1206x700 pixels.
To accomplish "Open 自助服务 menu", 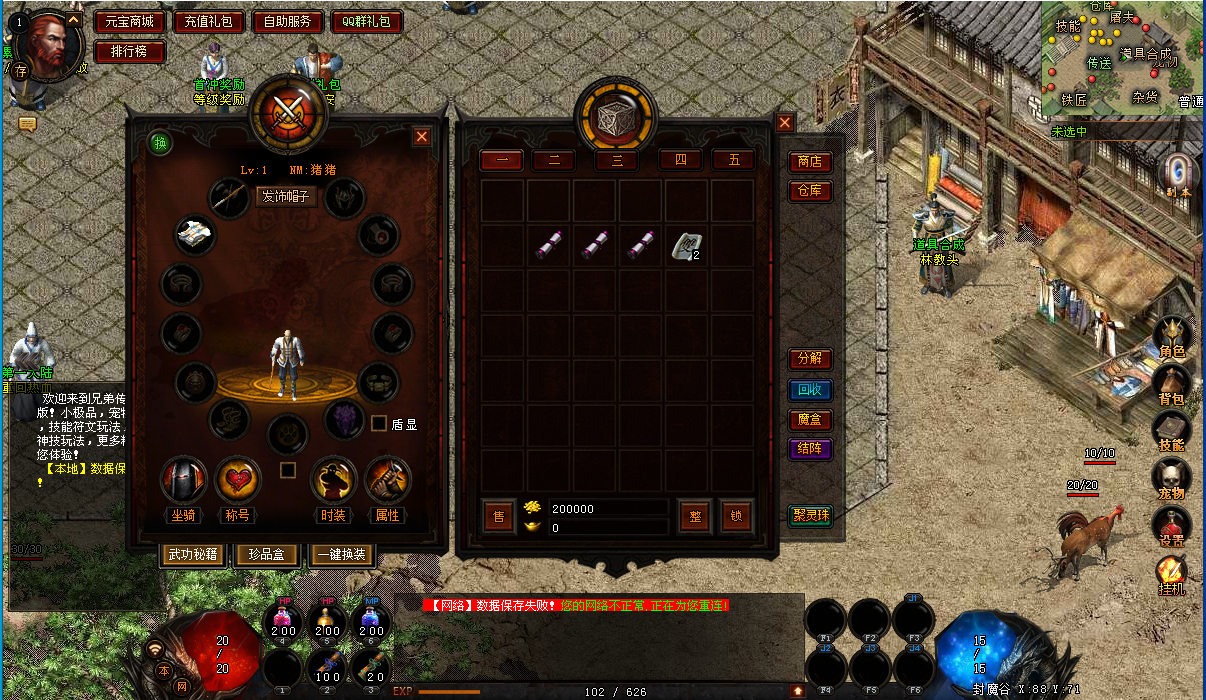I will tap(287, 21).
